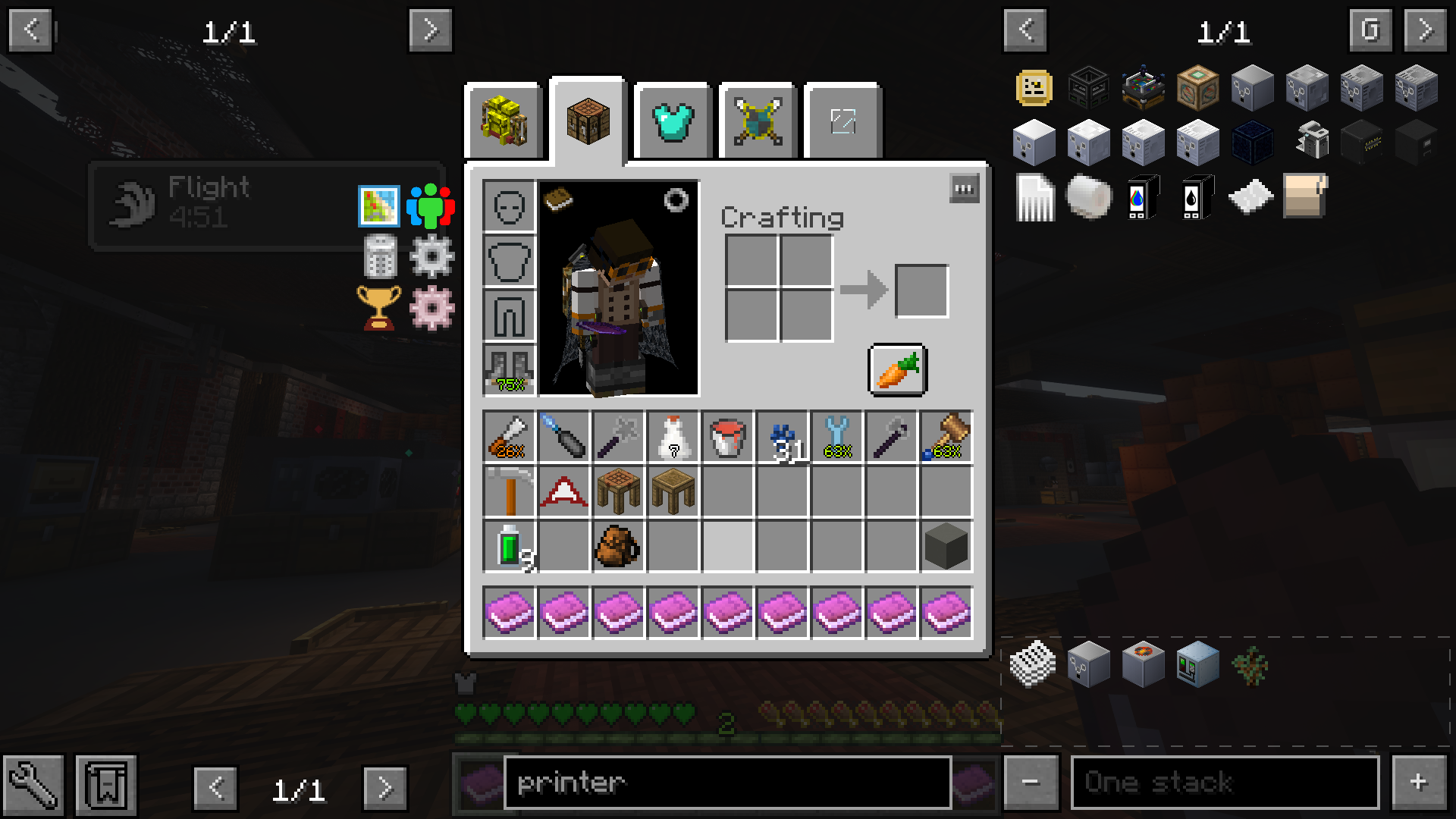Select the leather backpack inventory slot
This screenshot has height=819, width=1456.
618,546
